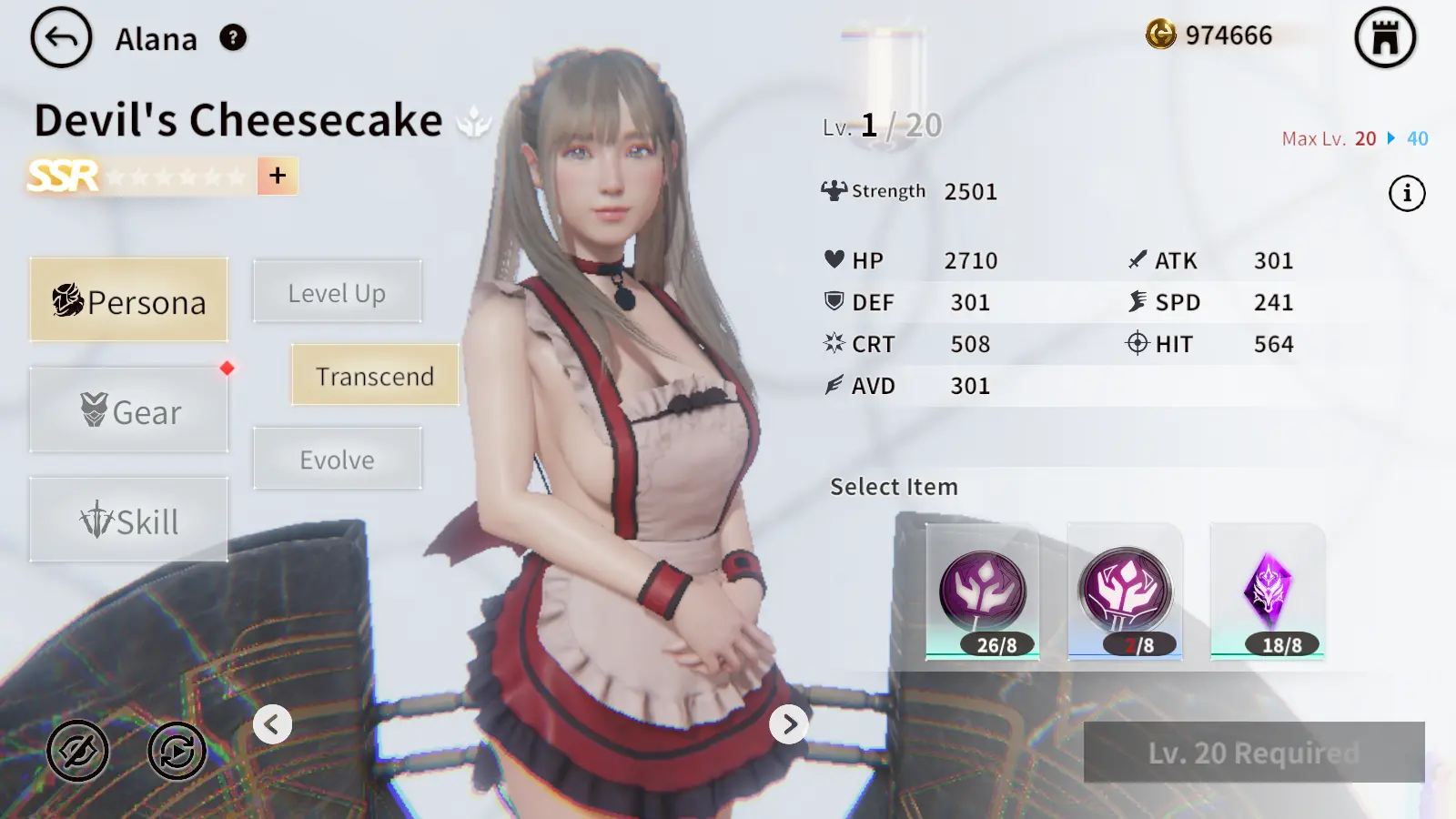Go back using the arrow button
Screen dimensions: 1456x819
[61, 38]
